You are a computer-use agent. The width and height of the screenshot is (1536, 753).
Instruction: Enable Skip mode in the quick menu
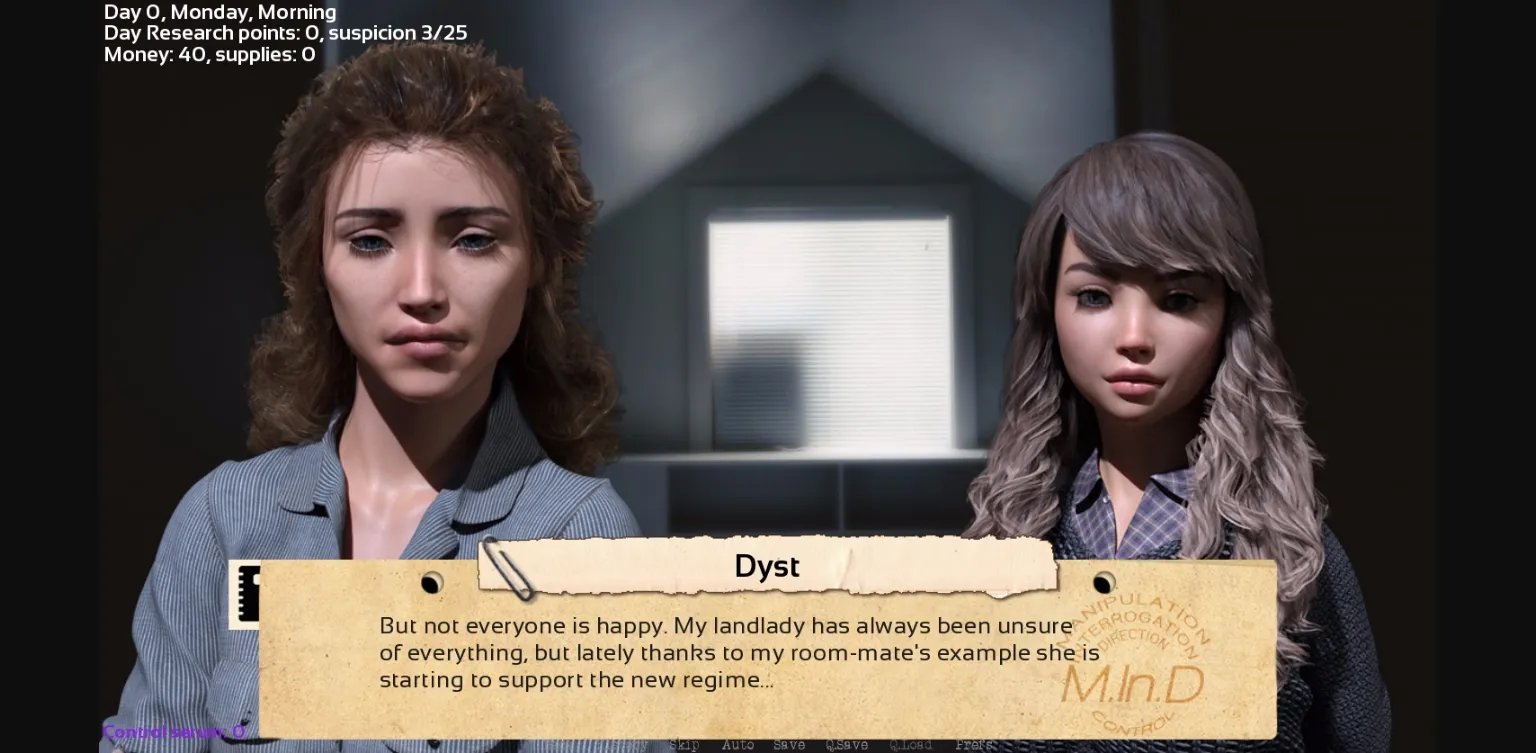click(x=684, y=745)
